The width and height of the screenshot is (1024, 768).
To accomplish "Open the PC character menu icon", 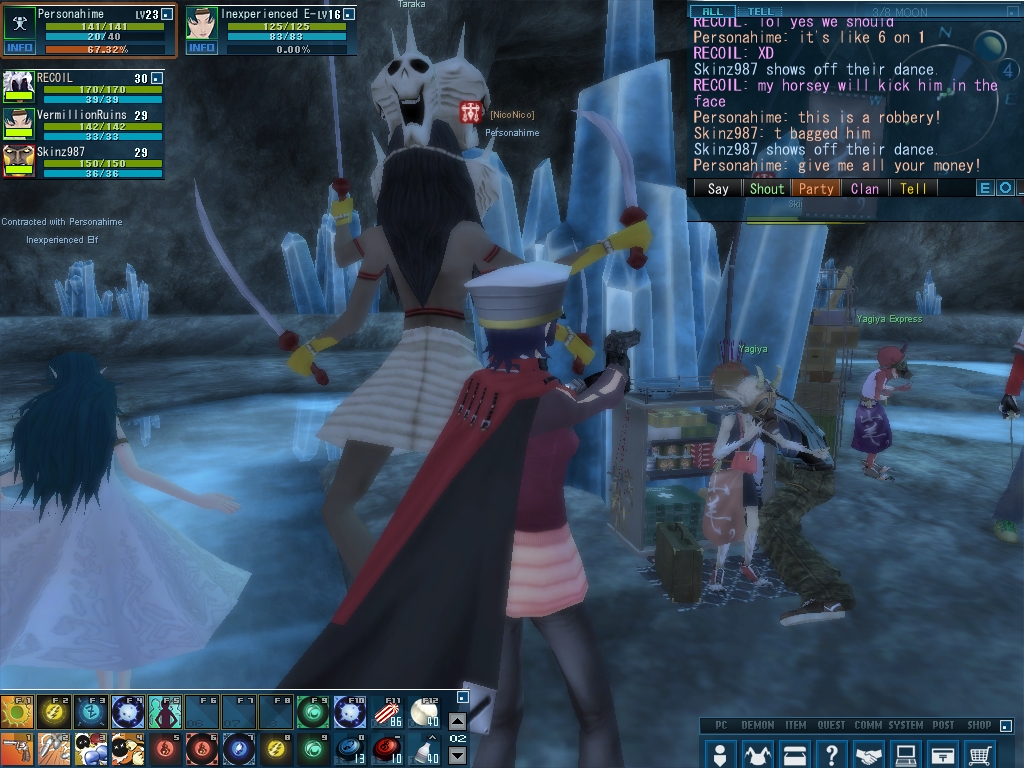I will (719, 753).
